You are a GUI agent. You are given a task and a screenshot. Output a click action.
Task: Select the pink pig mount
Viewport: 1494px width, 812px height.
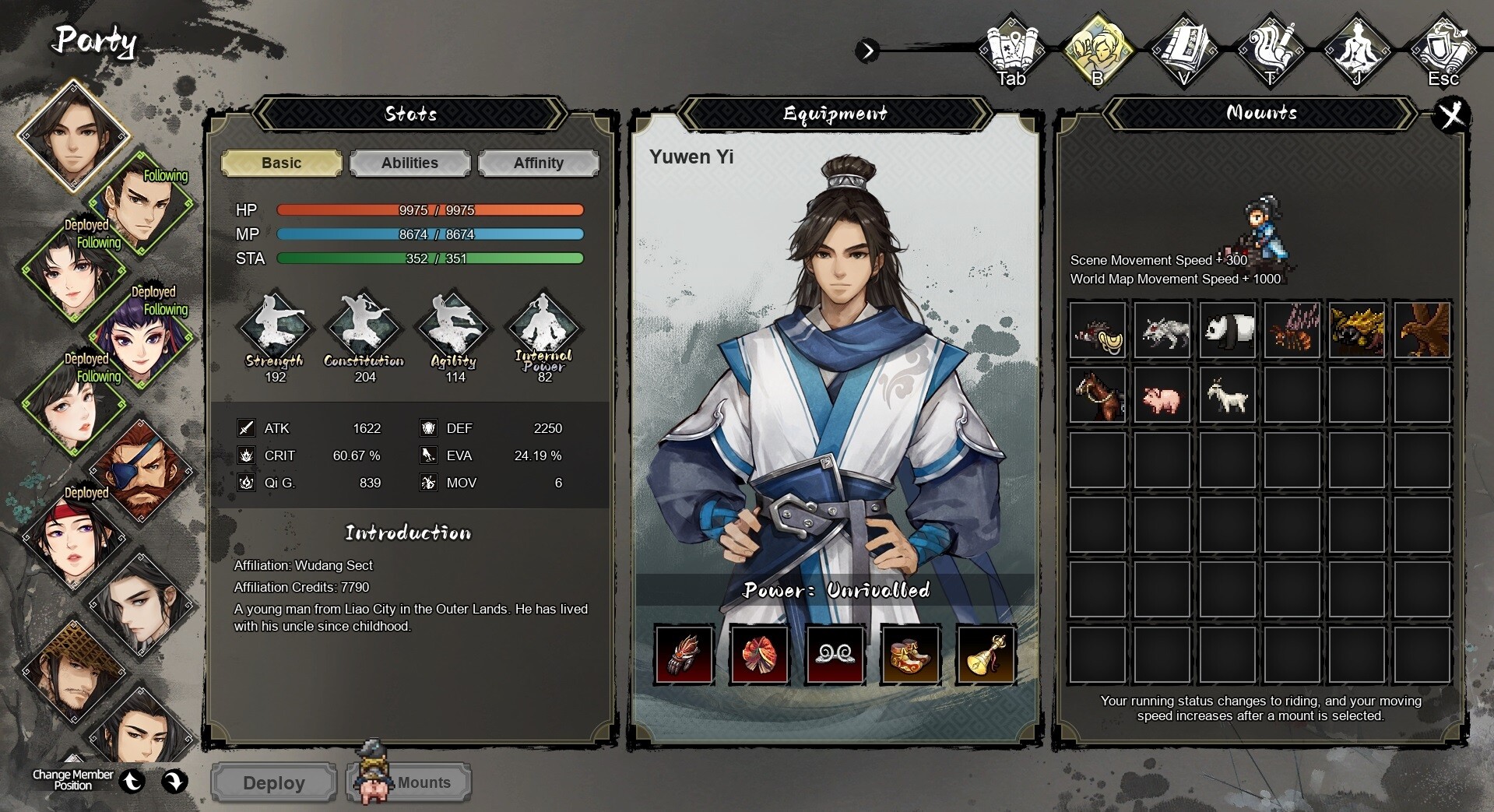click(x=1162, y=395)
